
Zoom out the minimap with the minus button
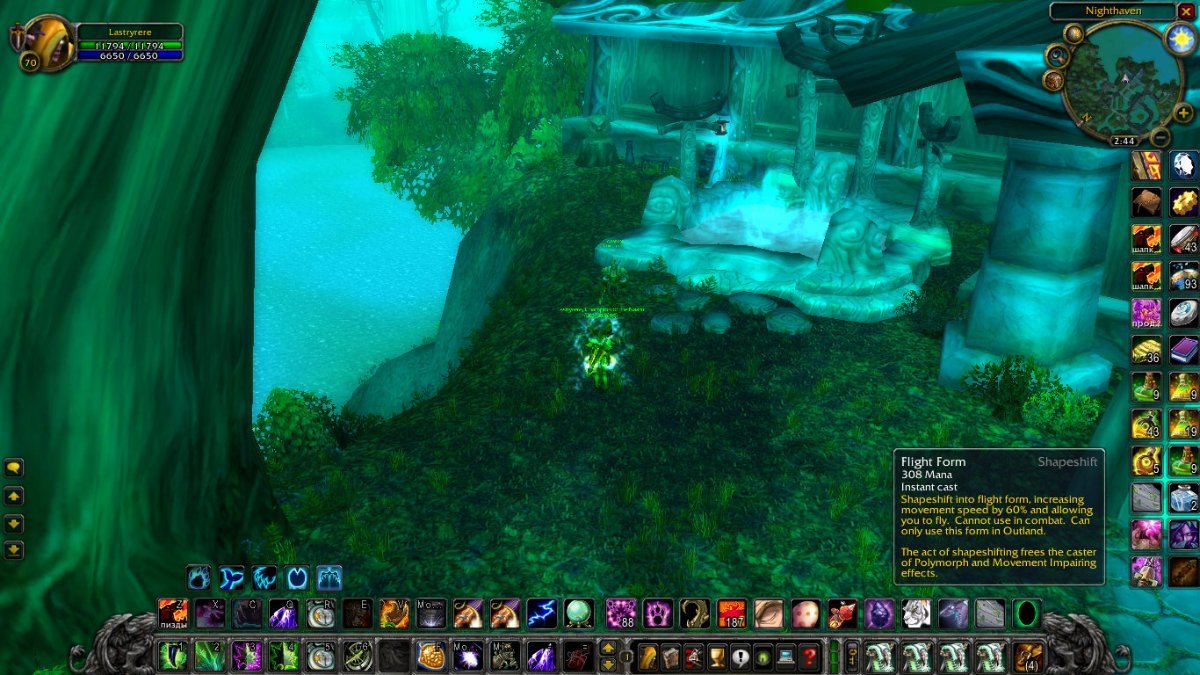click(1160, 137)
